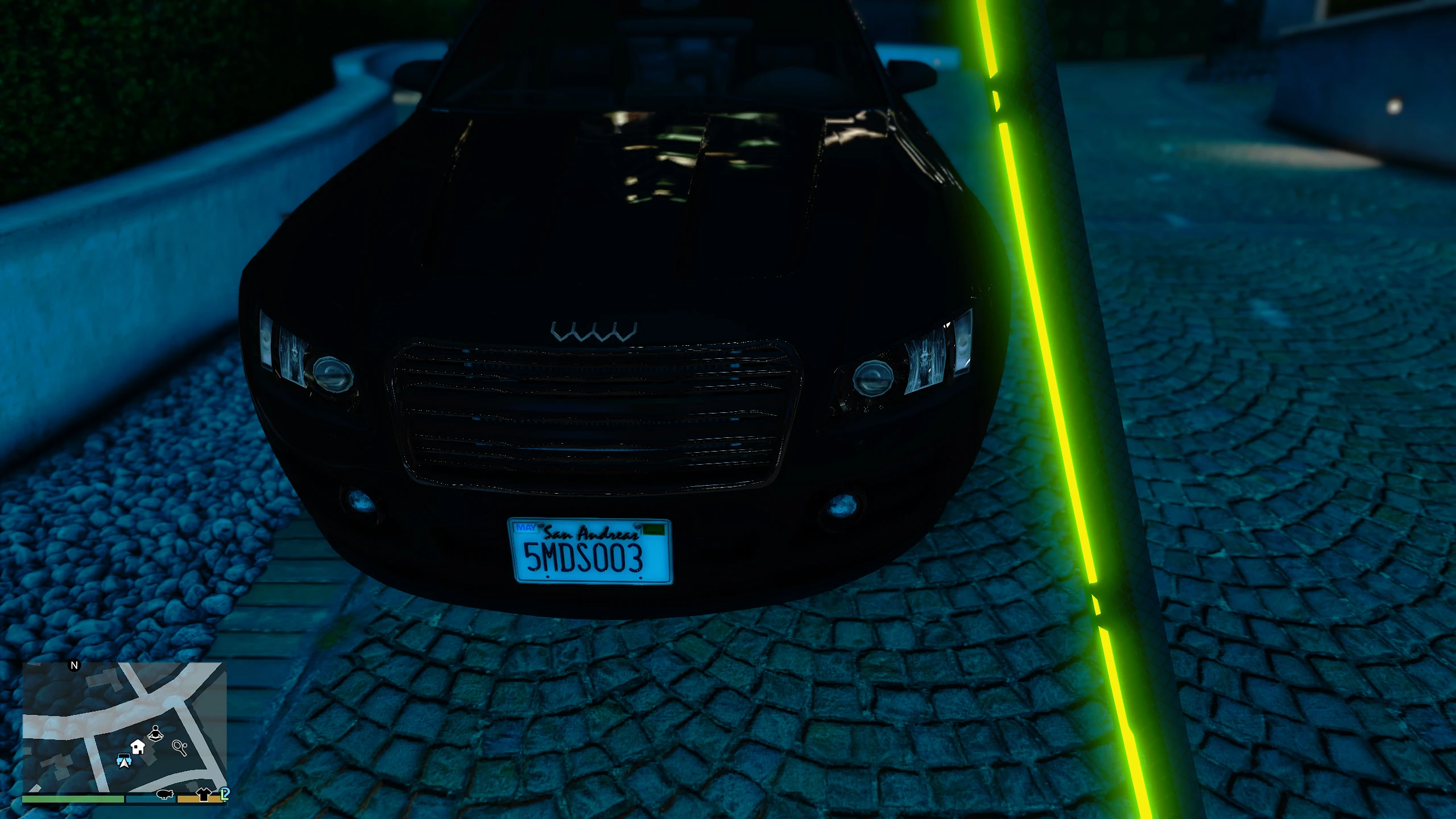1456x819 pixels.
Task: Click the yoga activity blip on the minimap
Action: coord(156,734)
